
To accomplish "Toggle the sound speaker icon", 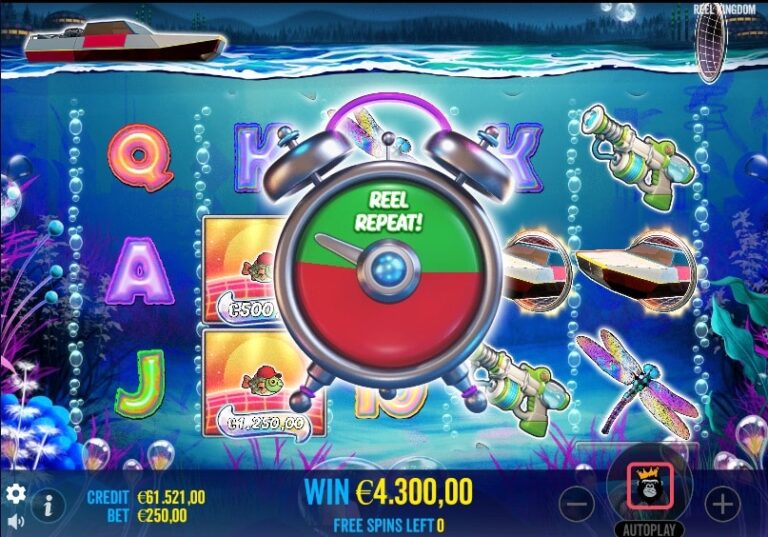I will pyautogui.click(x=16, y=521).
